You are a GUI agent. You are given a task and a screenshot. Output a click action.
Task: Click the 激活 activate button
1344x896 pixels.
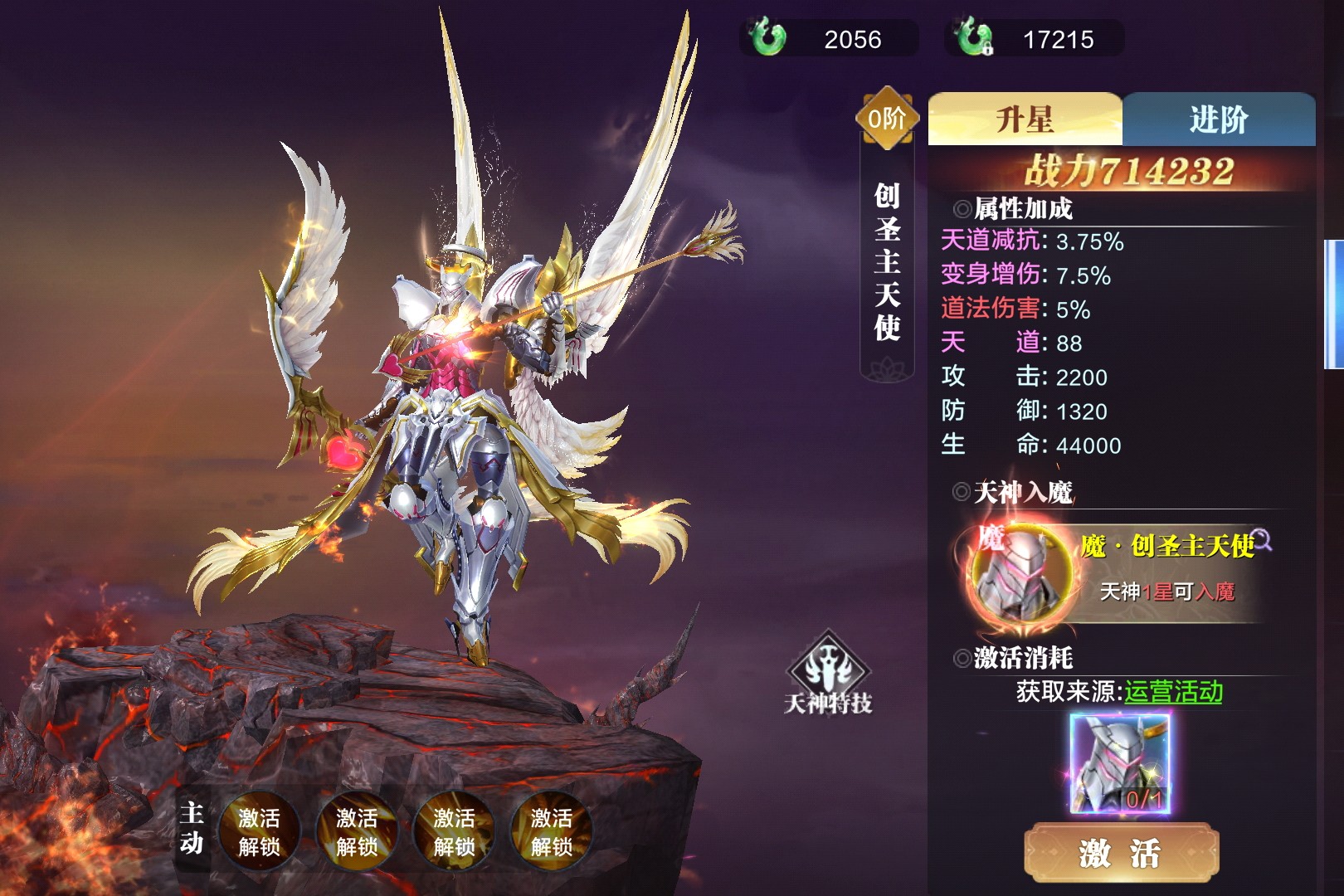pos(1120,853)
